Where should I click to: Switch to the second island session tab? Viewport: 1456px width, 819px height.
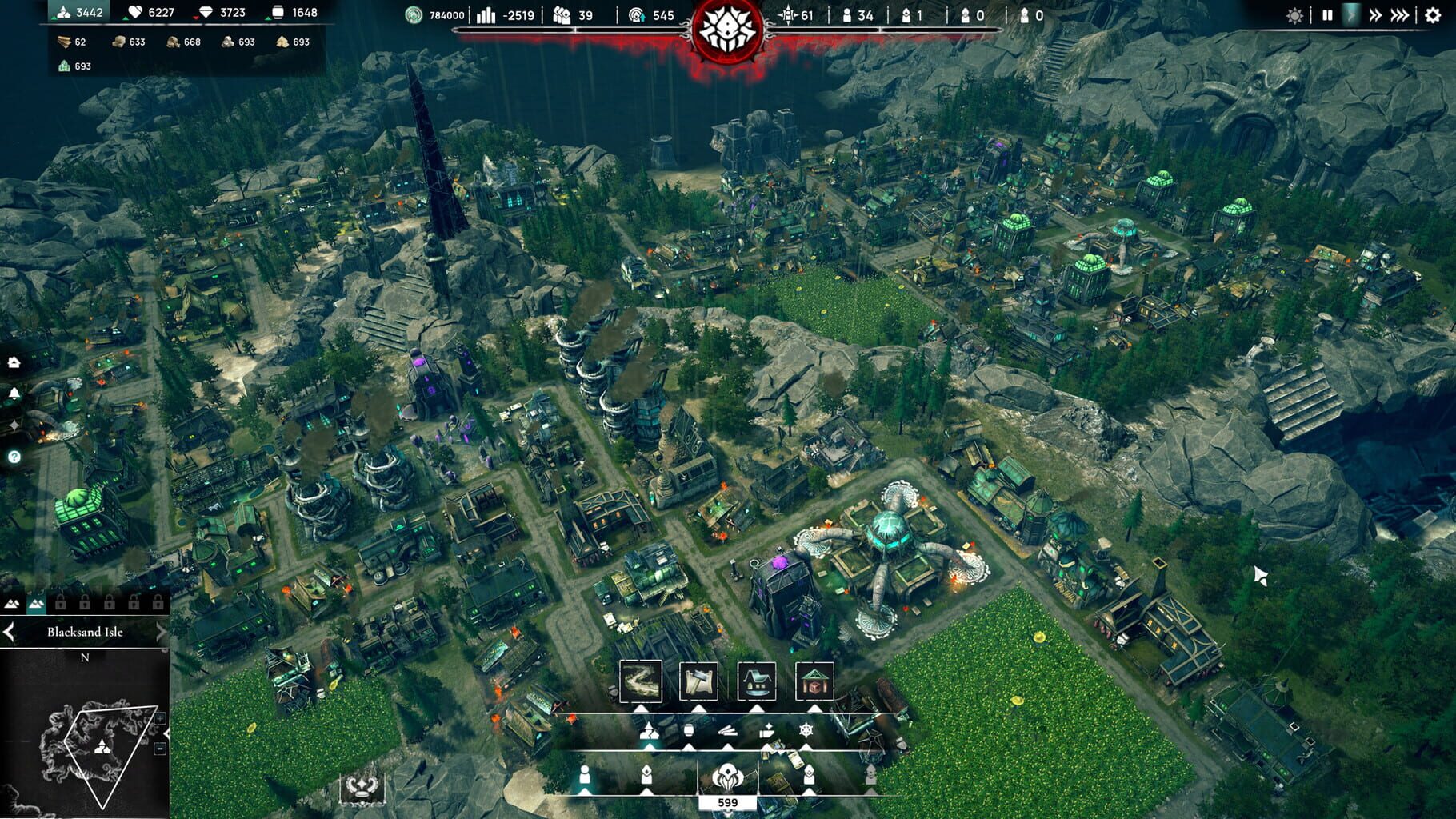click(37, 603)
